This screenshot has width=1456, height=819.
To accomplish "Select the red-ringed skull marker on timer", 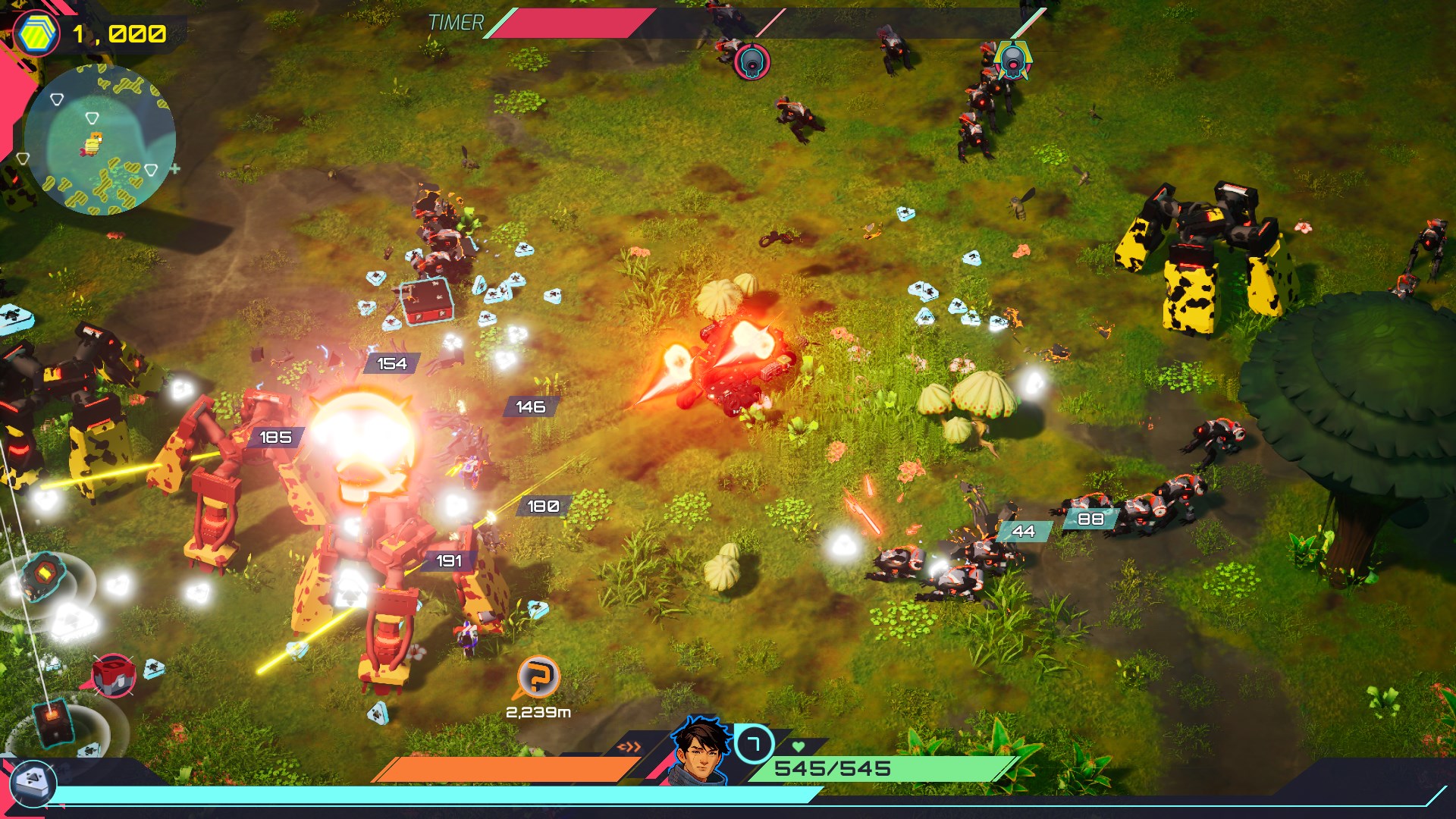I will point(752,62).
